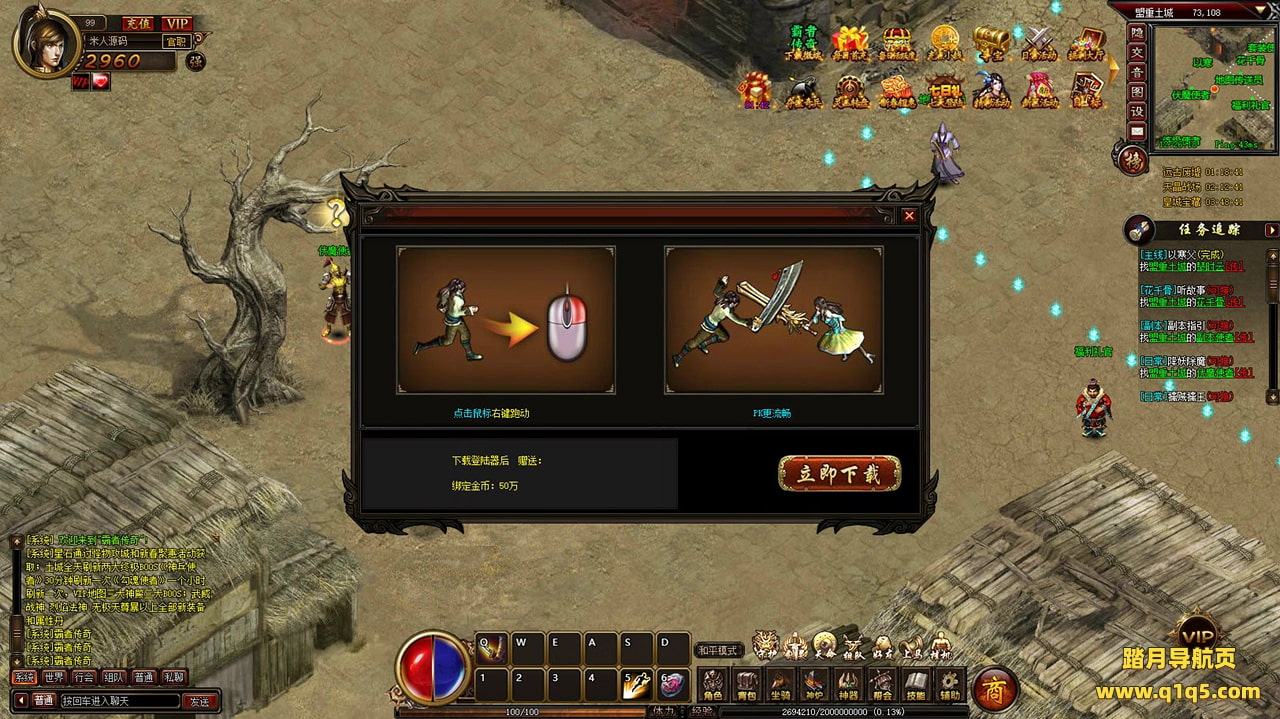Toggle the 和平模式 attack mode button
Viewport: 1280px width, 719px height.
[719, 650]
